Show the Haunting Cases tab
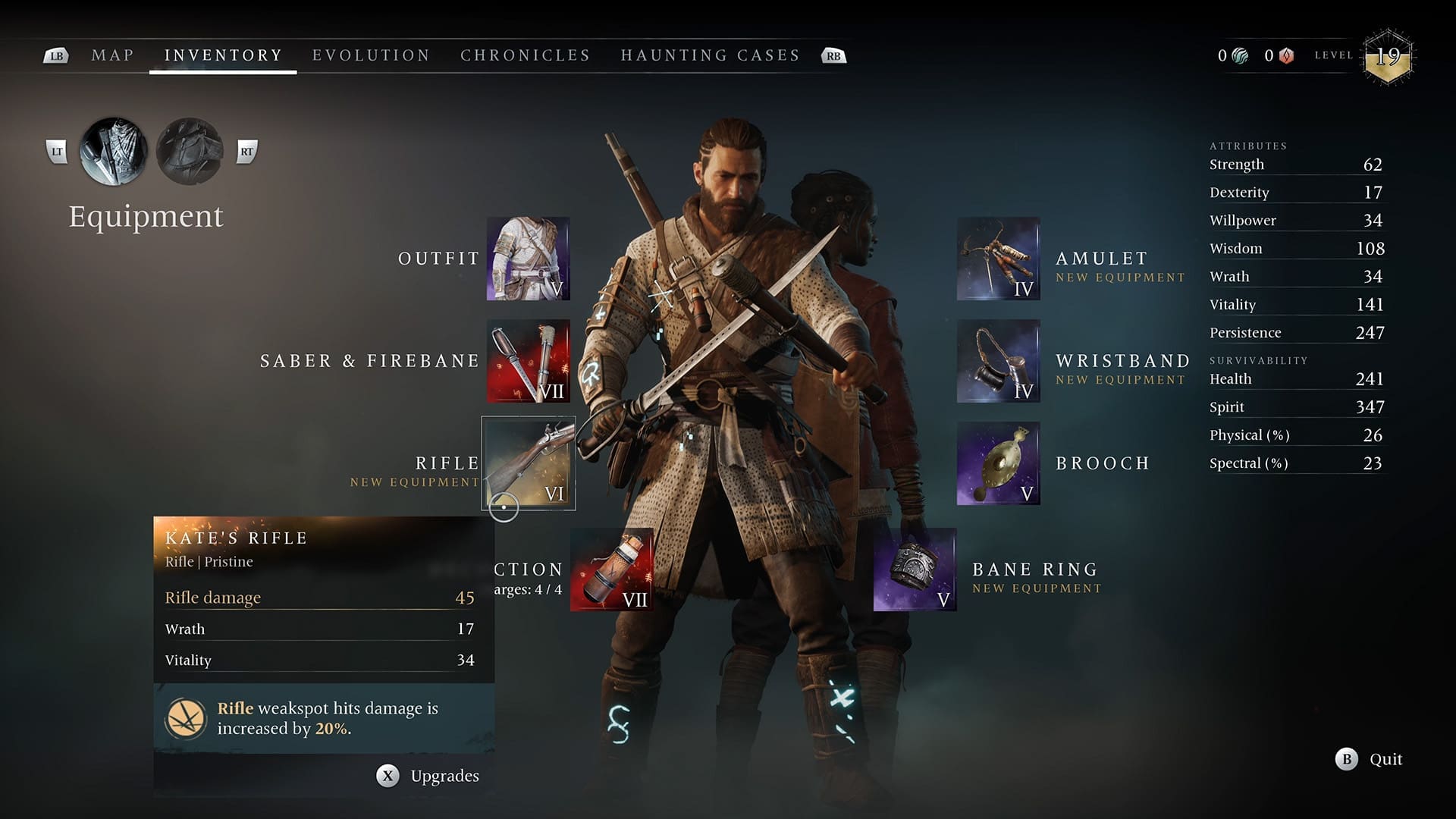This screenshot has width=1456, height=819. (710, 55)
